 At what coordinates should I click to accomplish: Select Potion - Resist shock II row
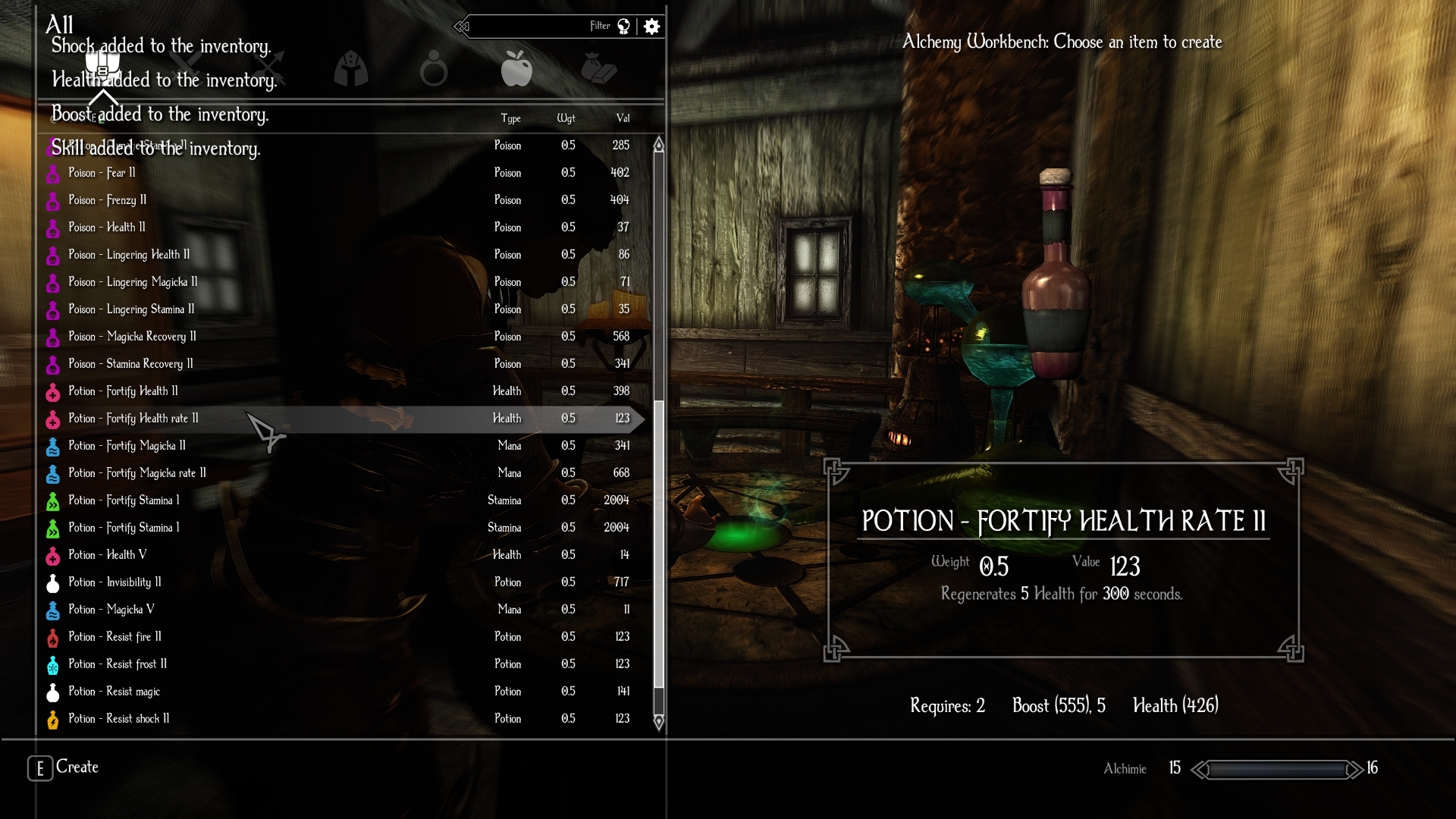(x=118, y=719)
